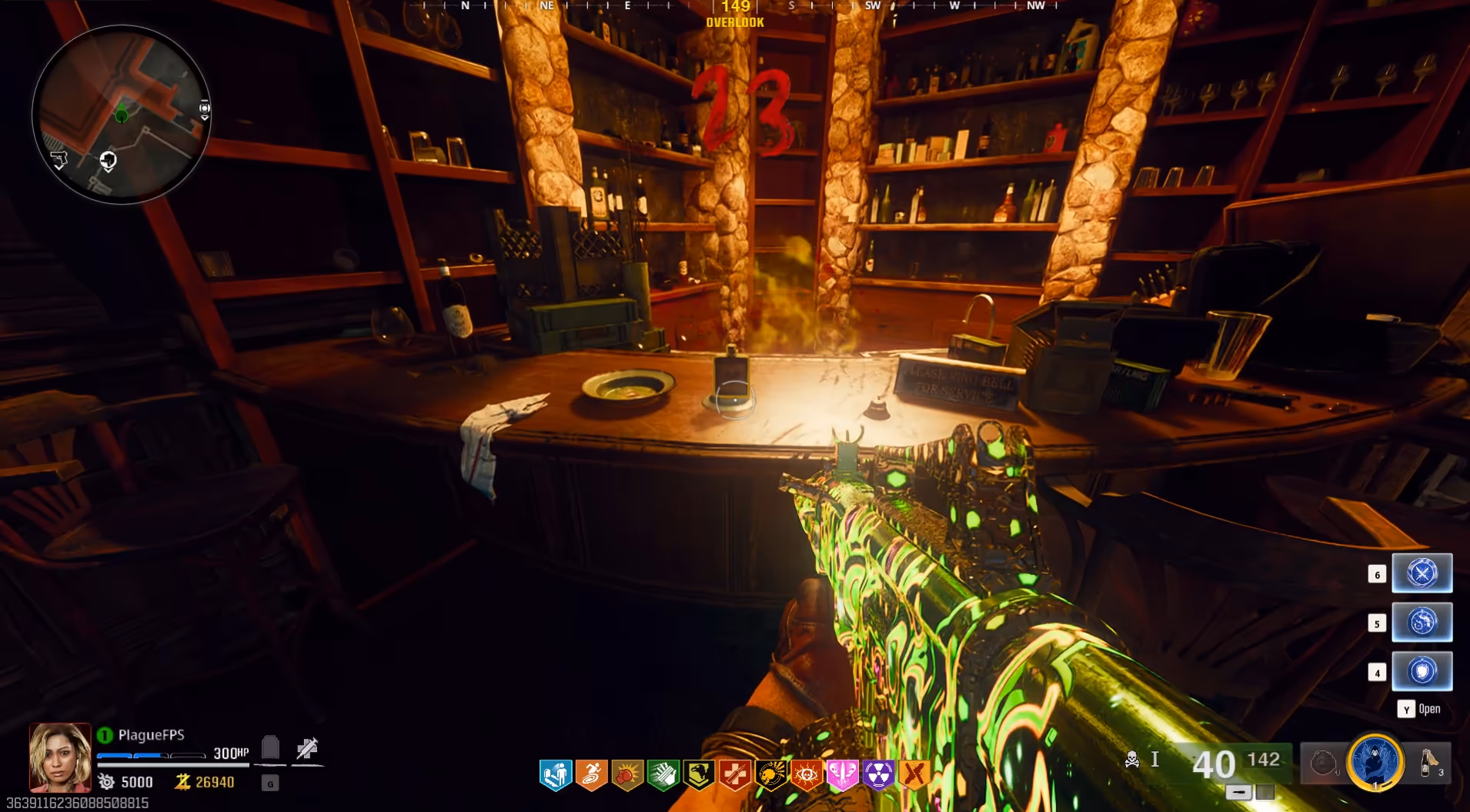Activate the hooded reaper field upgrade
Viewport: 1470px width, 812px height.
pos(1375,761)
